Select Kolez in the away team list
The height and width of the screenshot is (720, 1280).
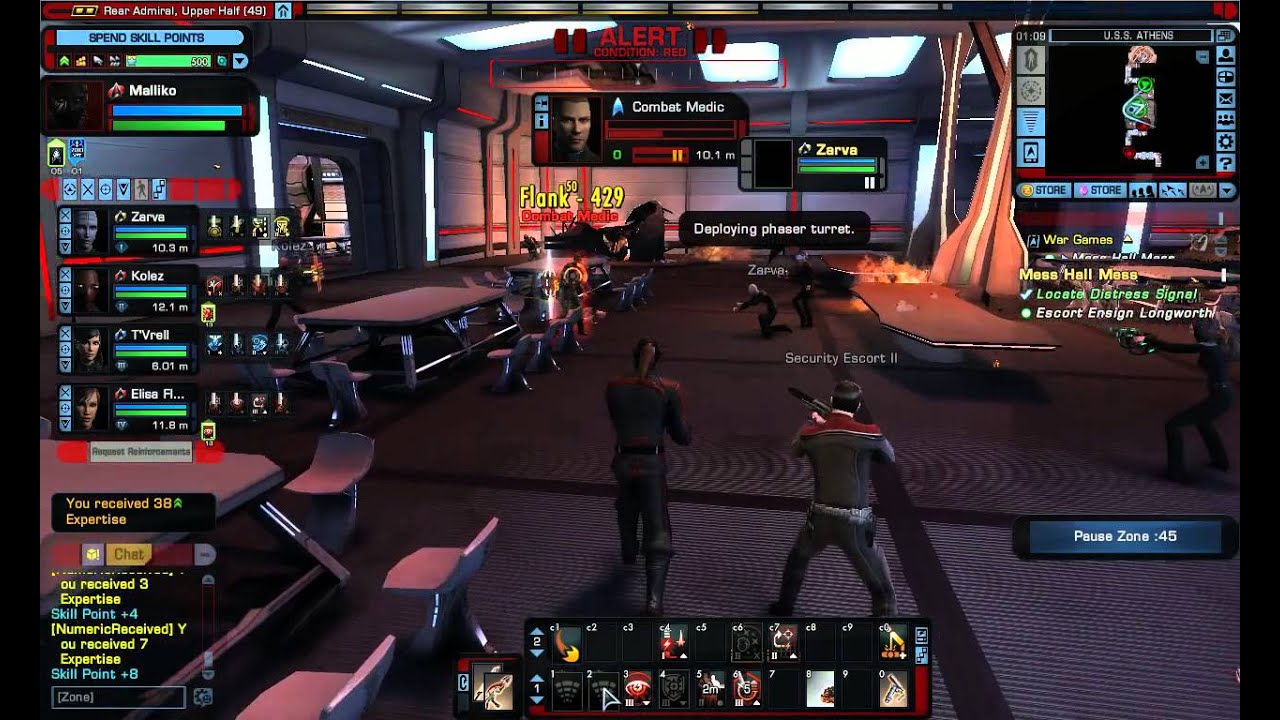(87, 291)
